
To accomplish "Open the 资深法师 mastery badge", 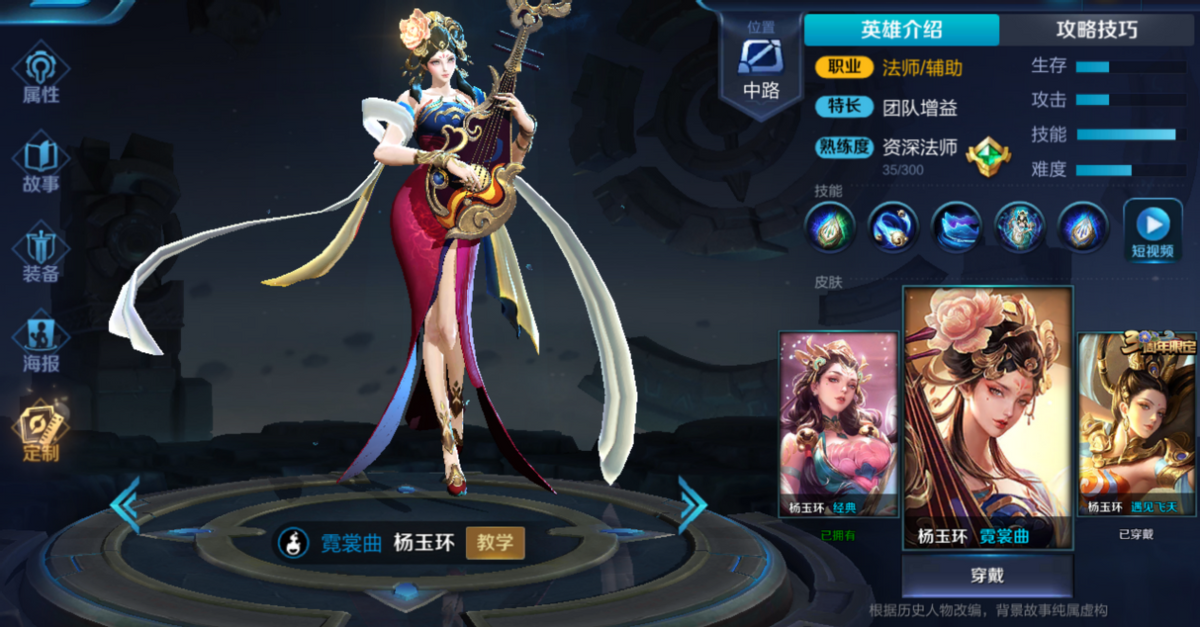I will coord(987,157).
